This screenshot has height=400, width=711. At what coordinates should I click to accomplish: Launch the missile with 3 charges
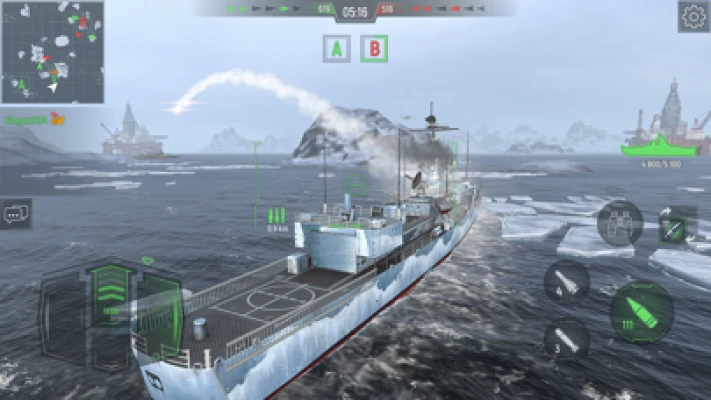point(566,340)
